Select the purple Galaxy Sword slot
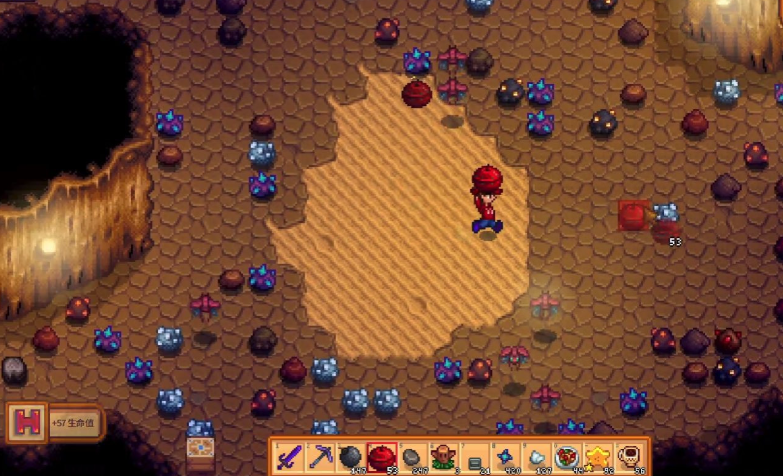The height and width of the screenshot is (476, 783). 290,458
